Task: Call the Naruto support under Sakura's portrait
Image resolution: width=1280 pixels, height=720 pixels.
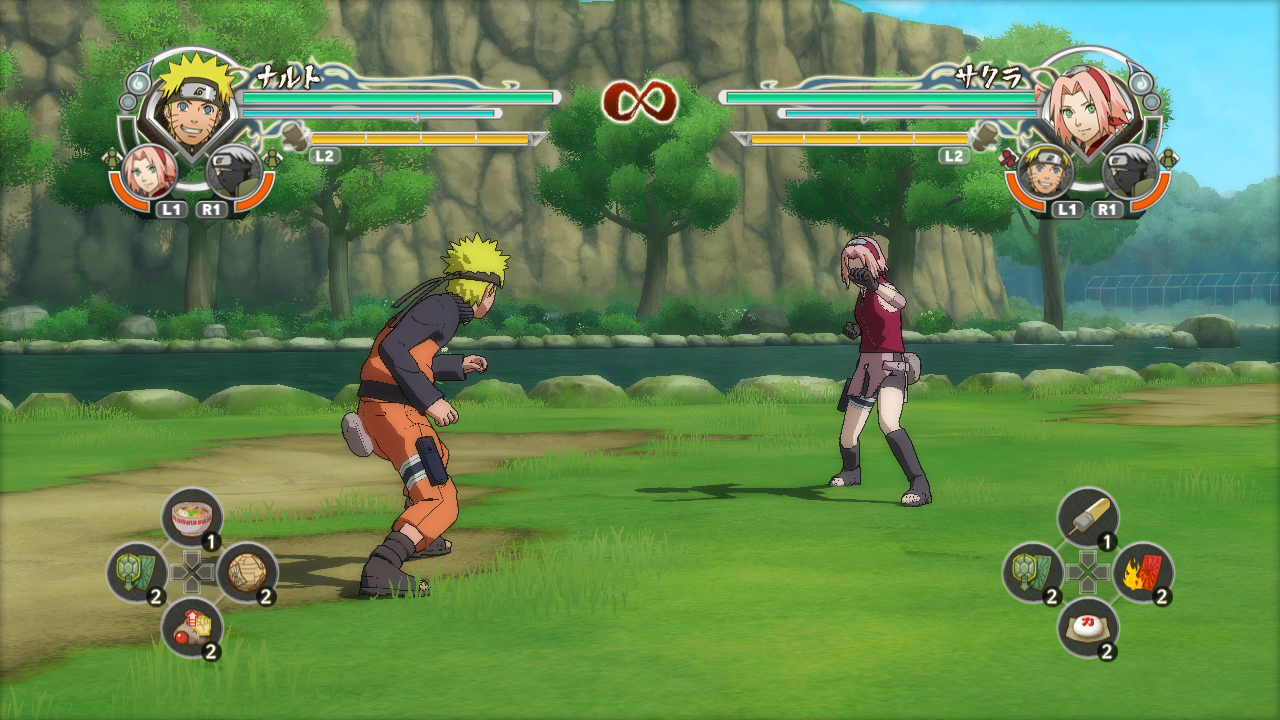Action: [1046, 170]
